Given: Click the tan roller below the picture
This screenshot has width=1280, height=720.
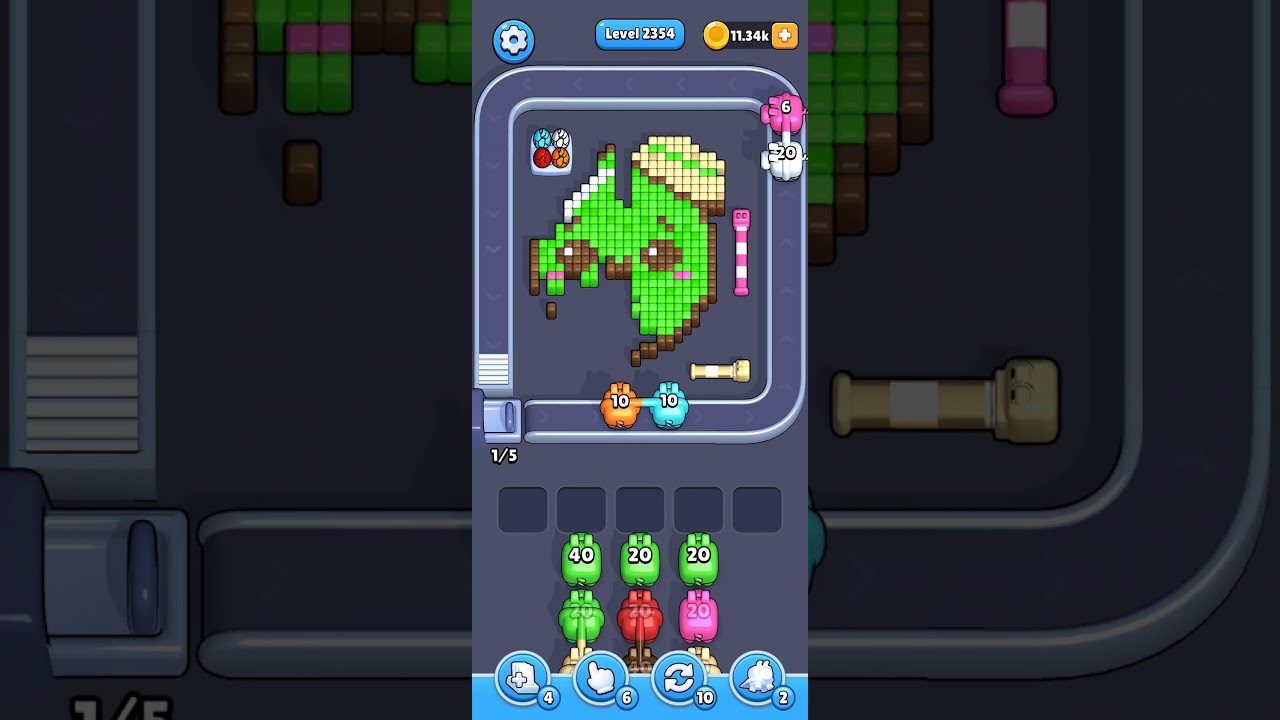Looking at the screenshot, I should click(x=722, y=371).
